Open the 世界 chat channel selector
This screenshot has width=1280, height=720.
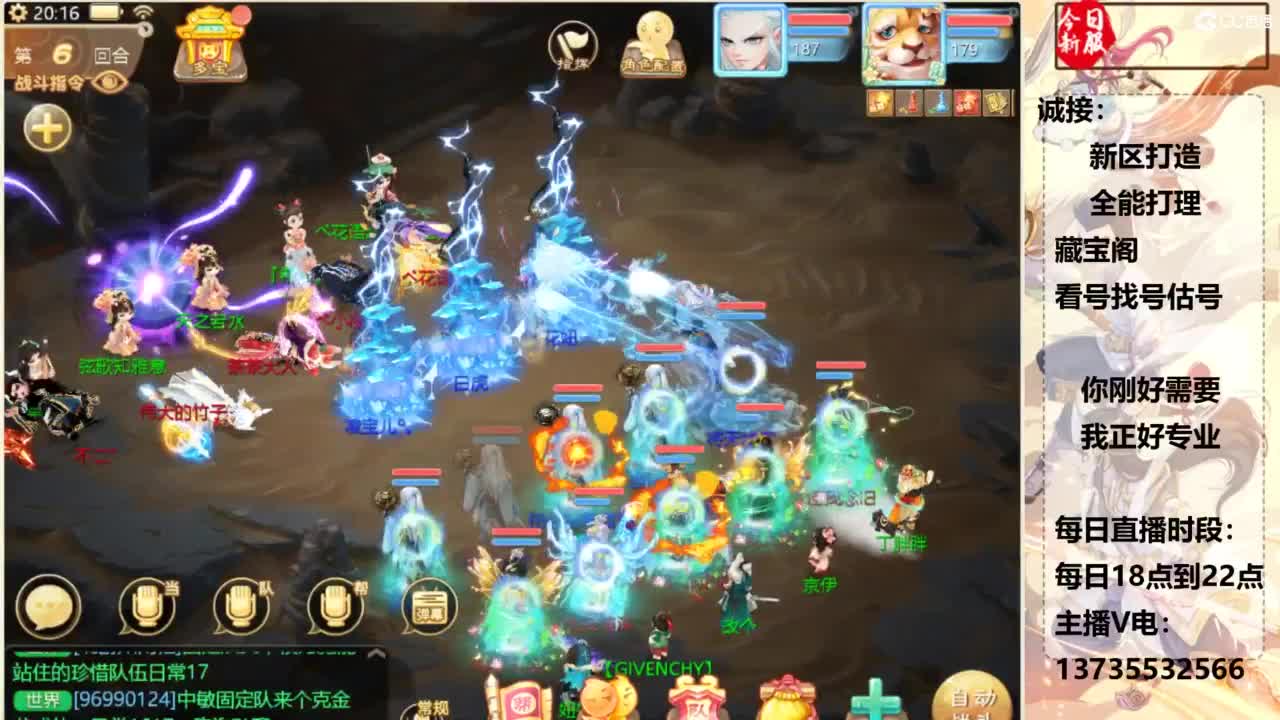pyautogui.click(x=40, y=698)
